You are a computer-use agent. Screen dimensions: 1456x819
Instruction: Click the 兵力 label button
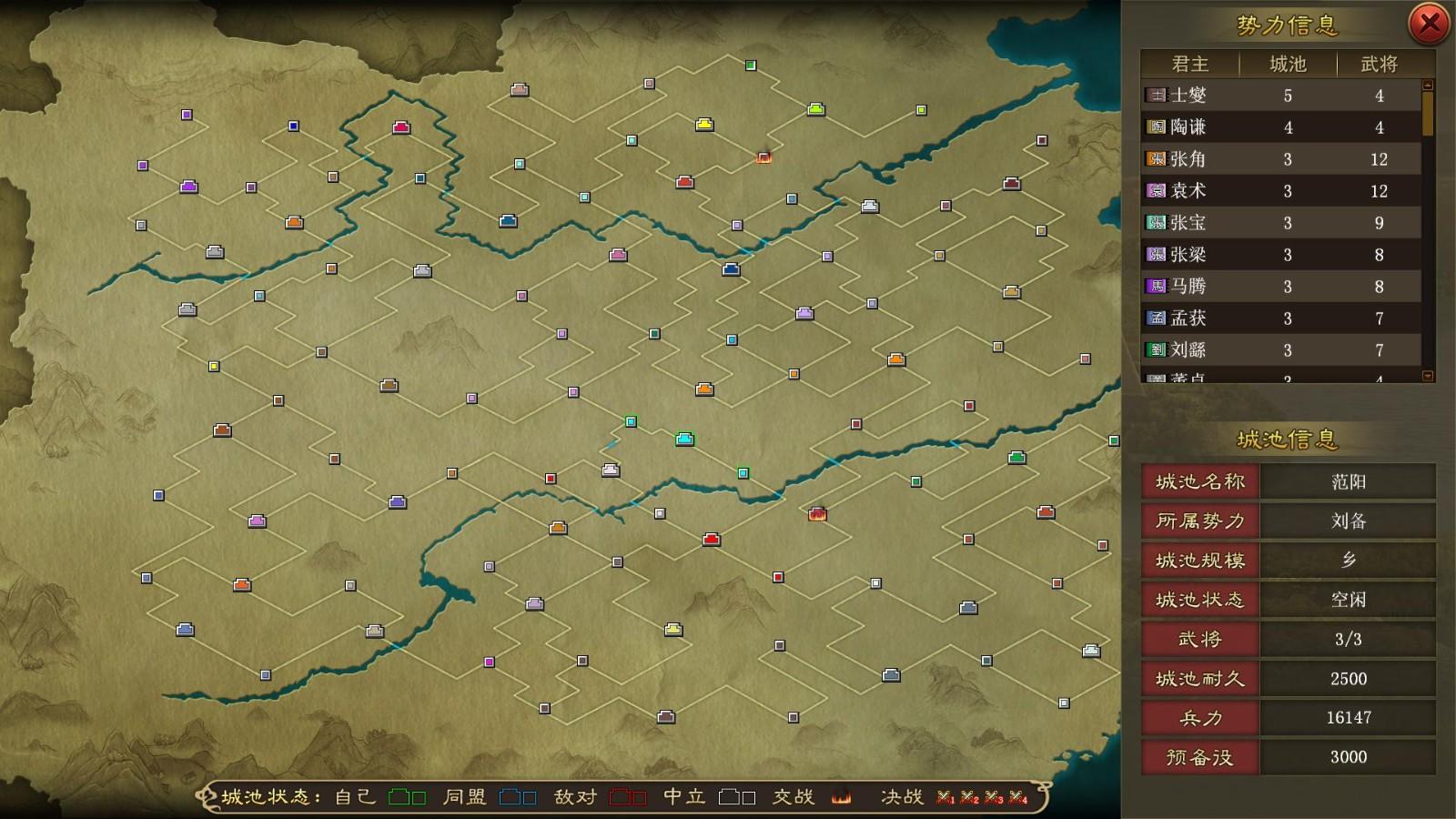(1199, 717)
